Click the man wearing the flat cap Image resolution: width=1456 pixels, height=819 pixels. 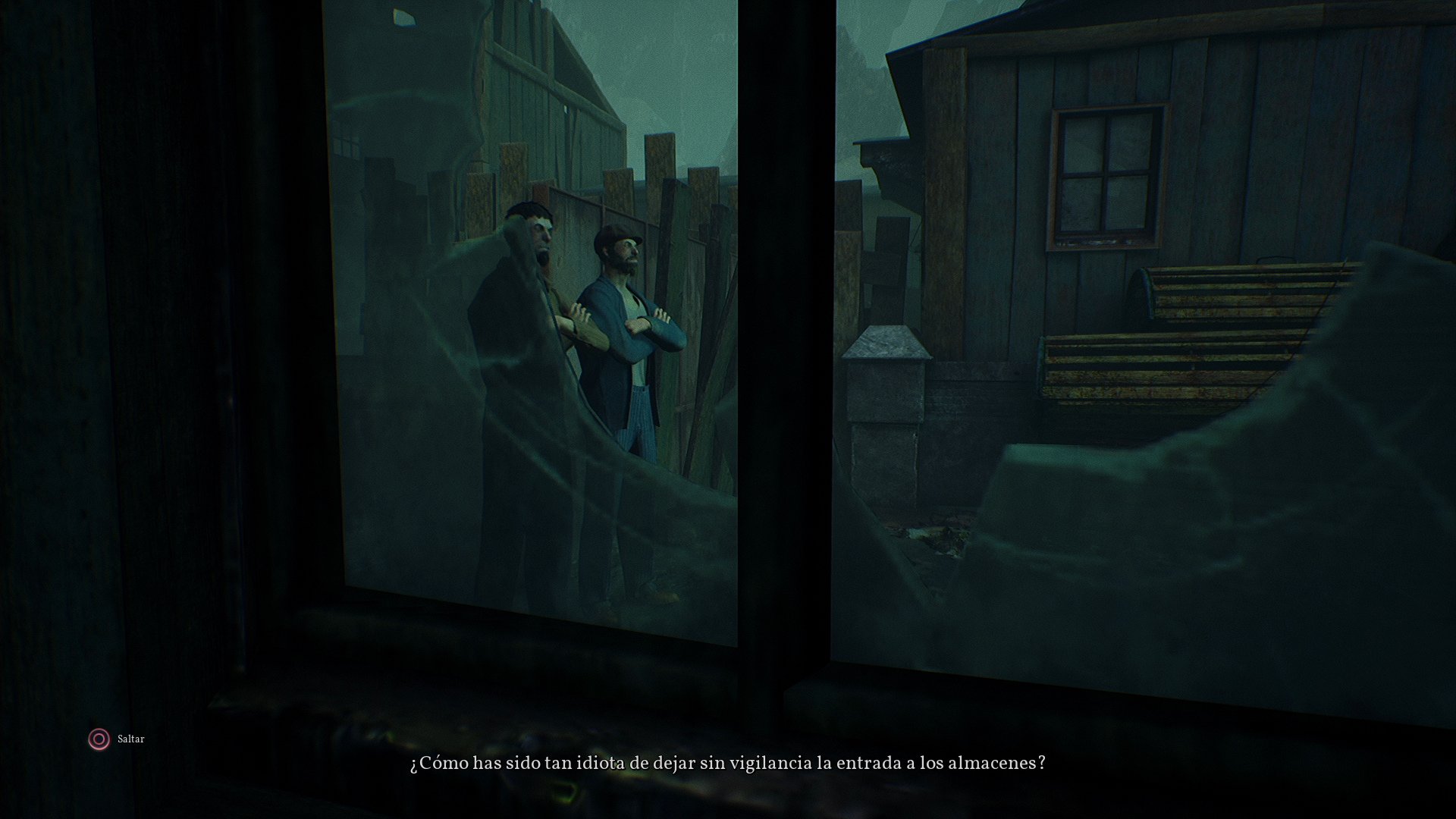pyautogui.click(x=626, y=318)
